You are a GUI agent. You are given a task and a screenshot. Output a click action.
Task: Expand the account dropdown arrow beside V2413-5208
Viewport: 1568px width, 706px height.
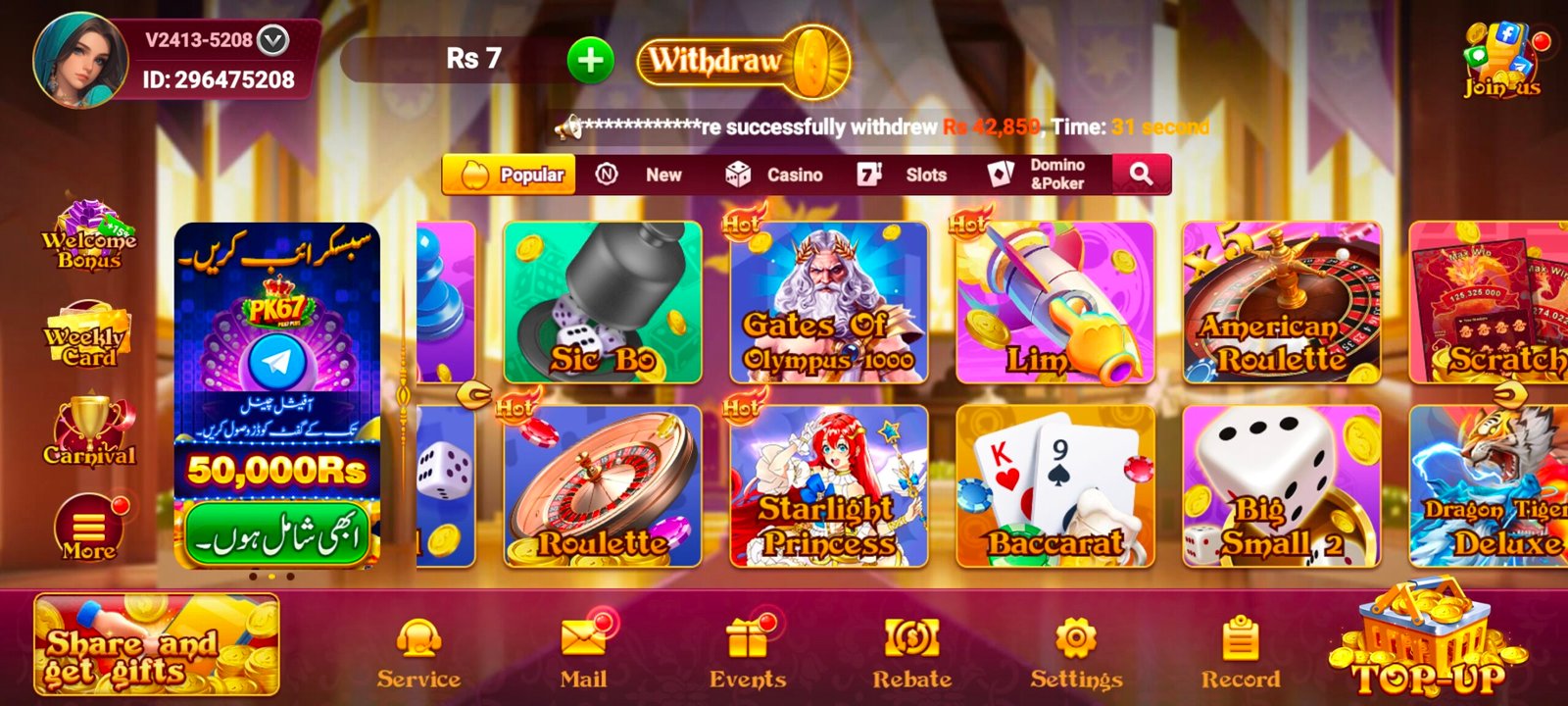point(273,40)
